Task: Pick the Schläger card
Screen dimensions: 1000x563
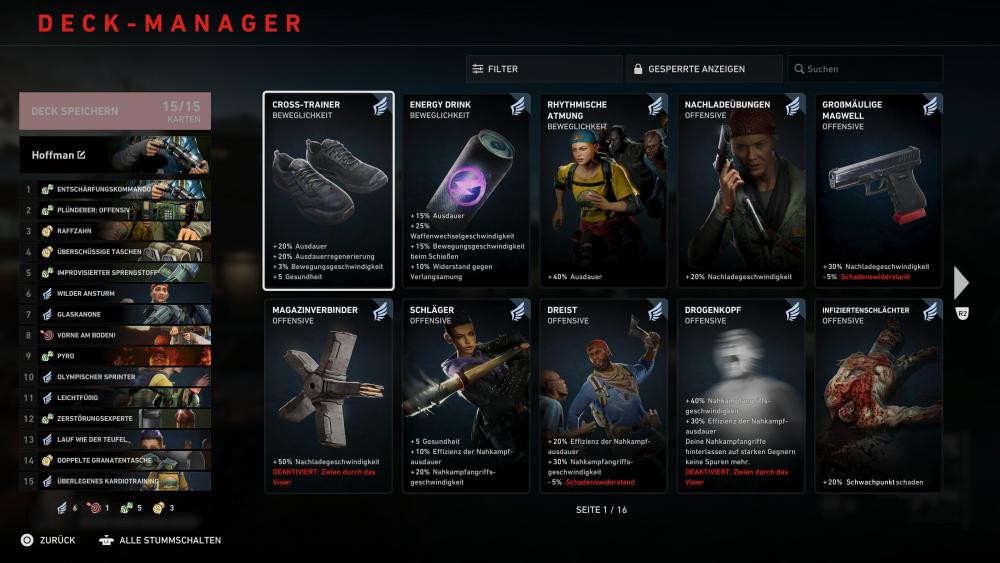Action: [466, 395]
